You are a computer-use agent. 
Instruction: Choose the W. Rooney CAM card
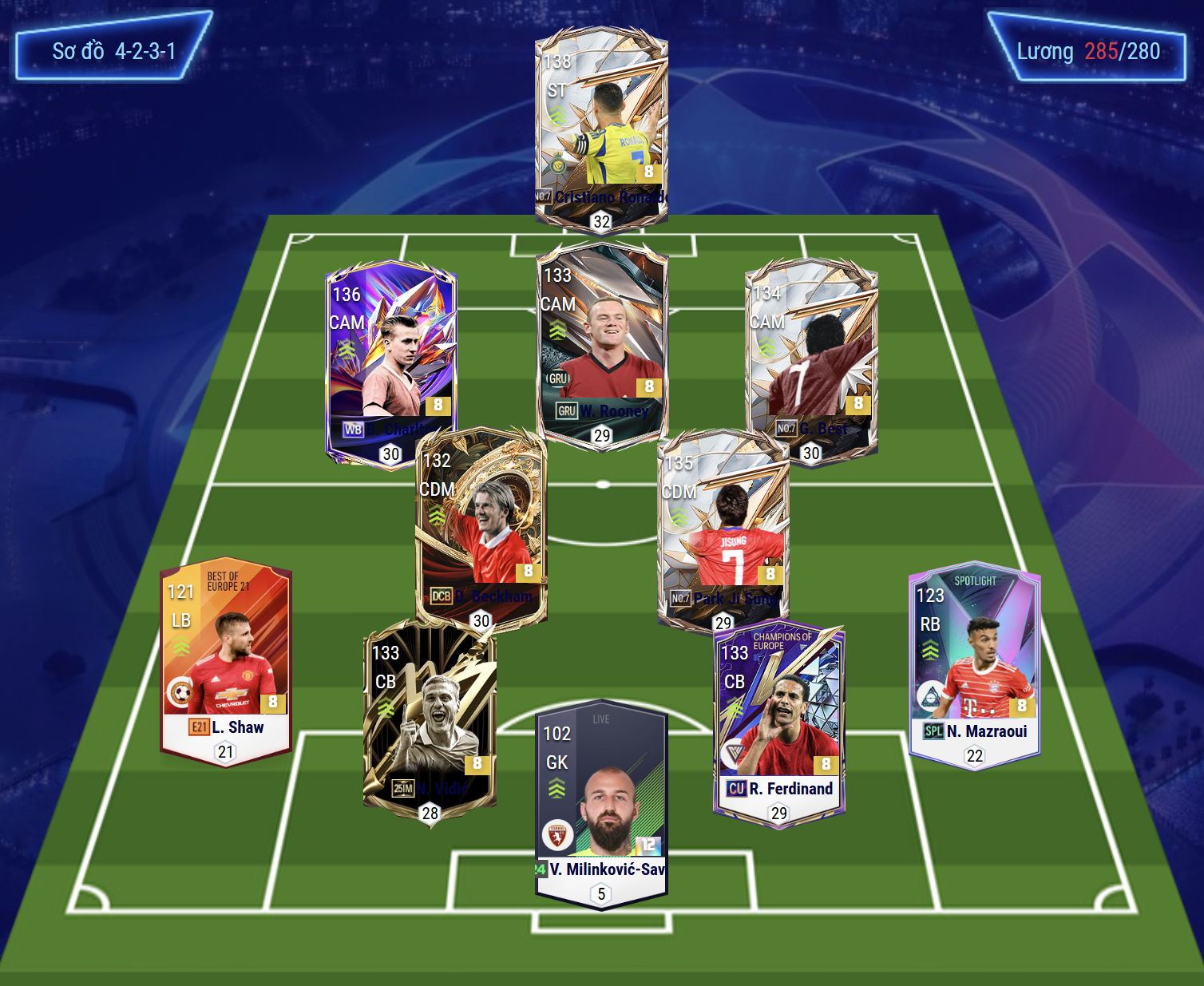tap(602, 343)
